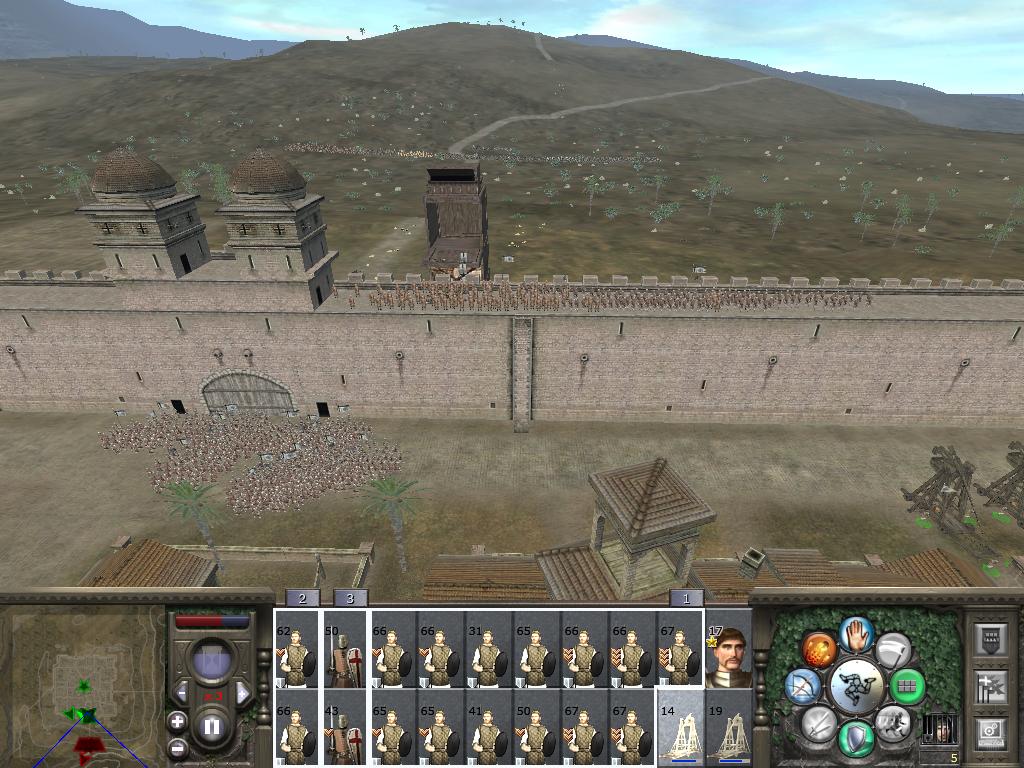Increase the battle speed
This screenshot has width=1024, height=768.
pos(242,692)
